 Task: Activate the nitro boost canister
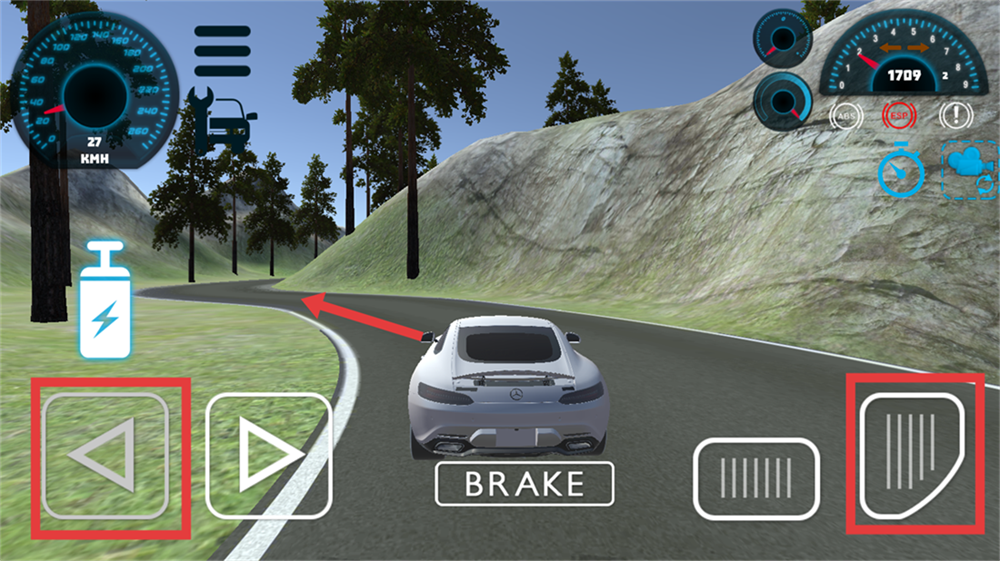[x=105, y=300]
